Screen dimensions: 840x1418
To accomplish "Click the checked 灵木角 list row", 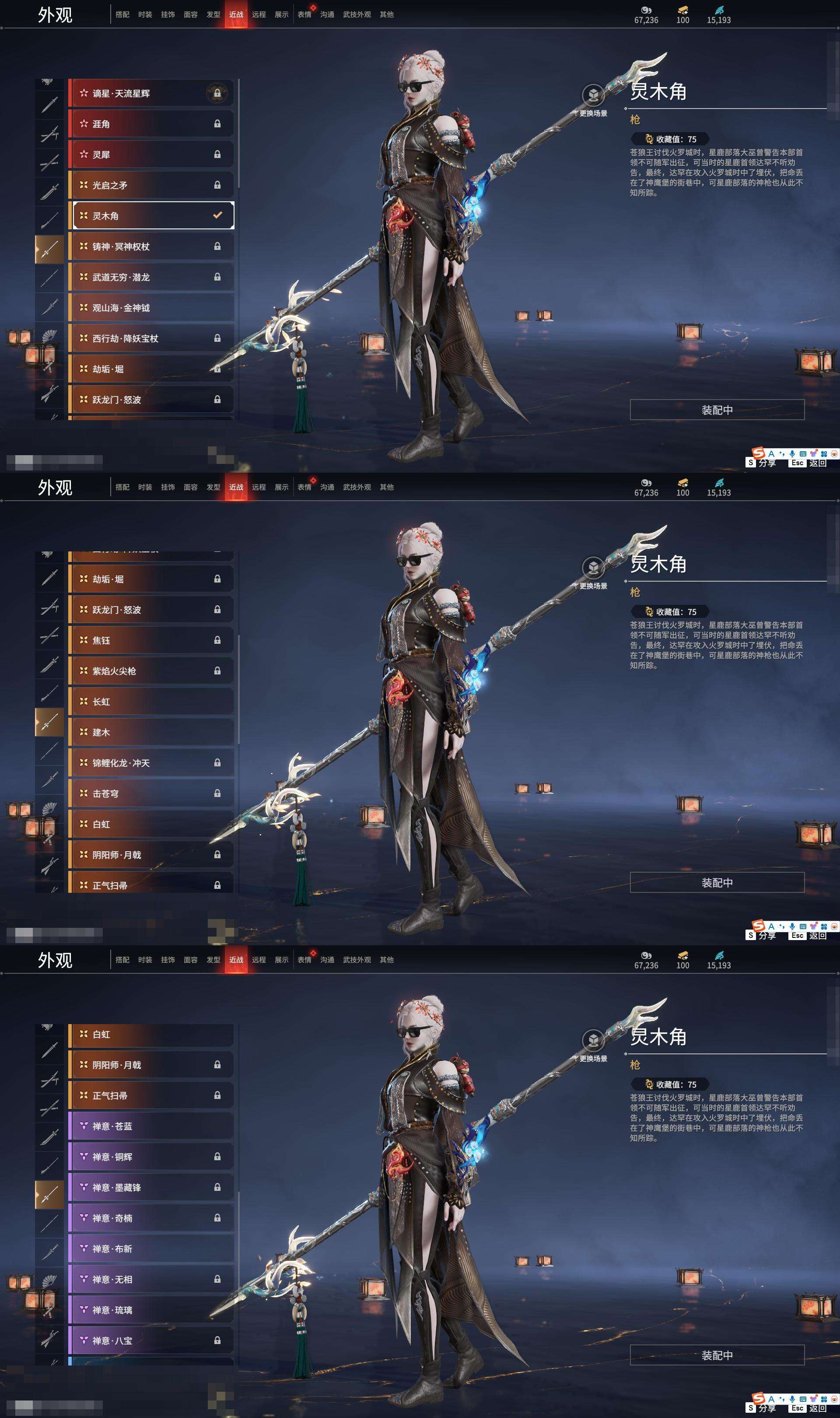I will click(x=150, y=216).
